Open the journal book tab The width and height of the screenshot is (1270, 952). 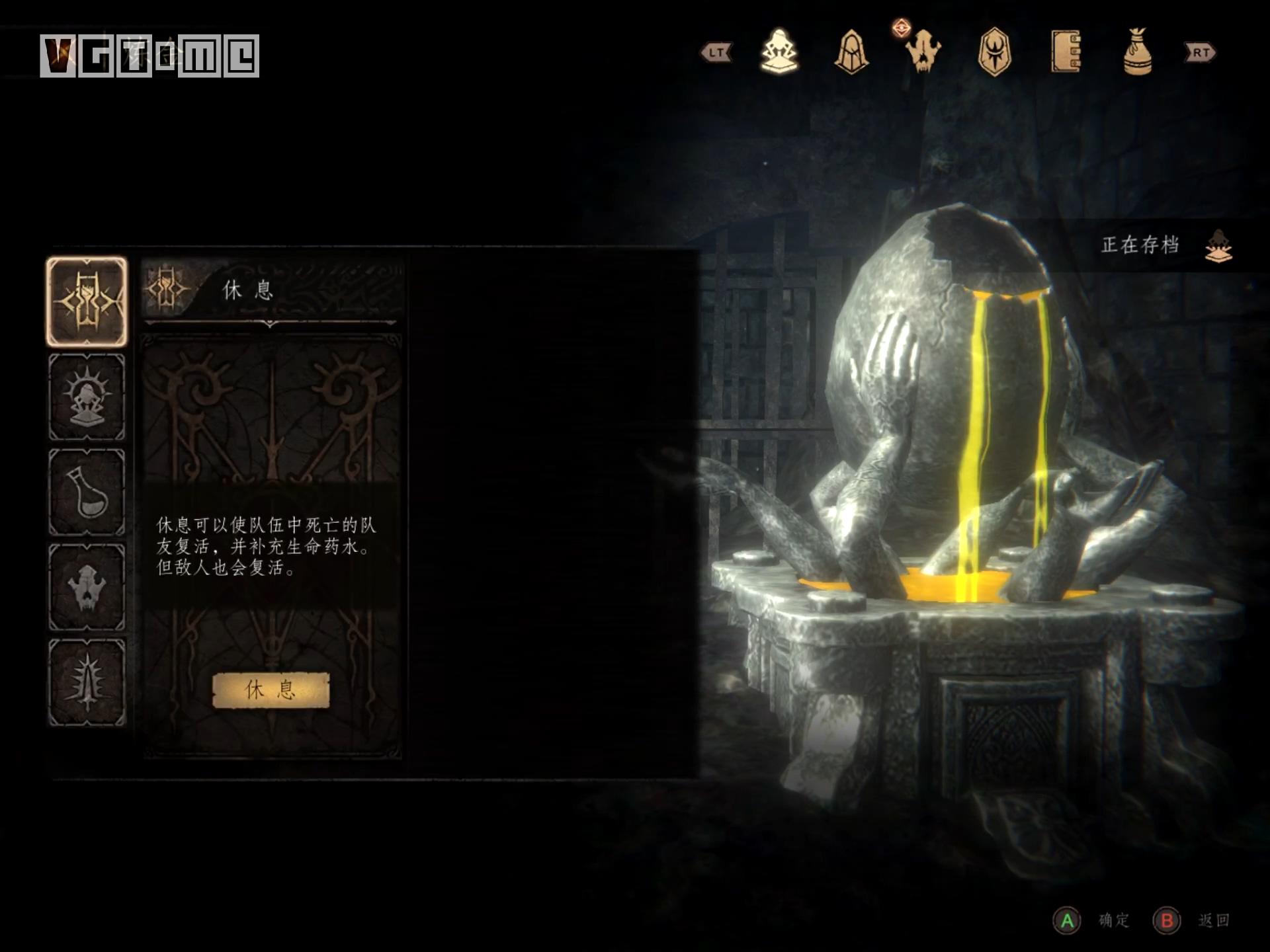[1066, 52]
